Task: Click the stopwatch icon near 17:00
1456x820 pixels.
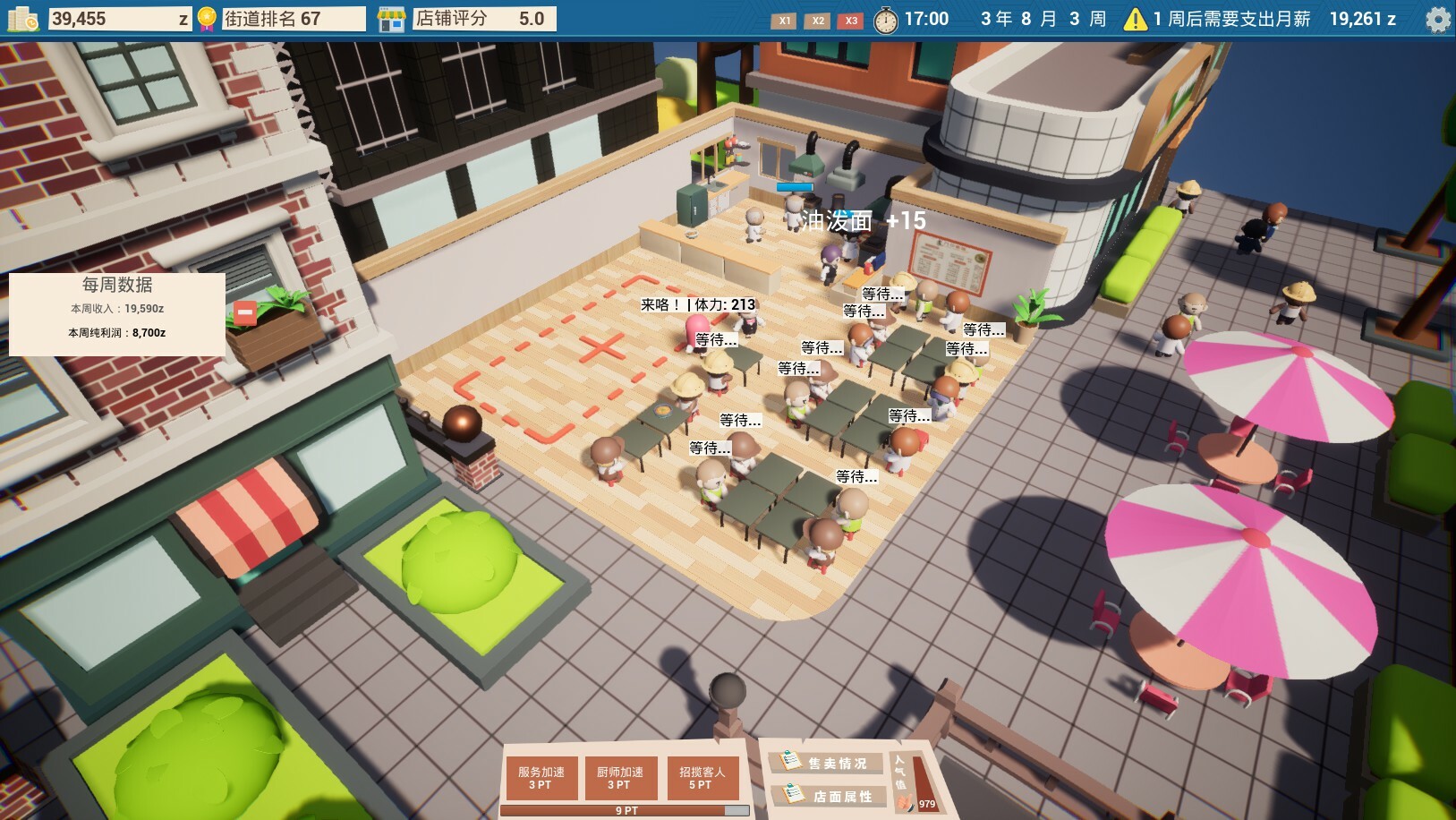Action: (x=886, y=20)
